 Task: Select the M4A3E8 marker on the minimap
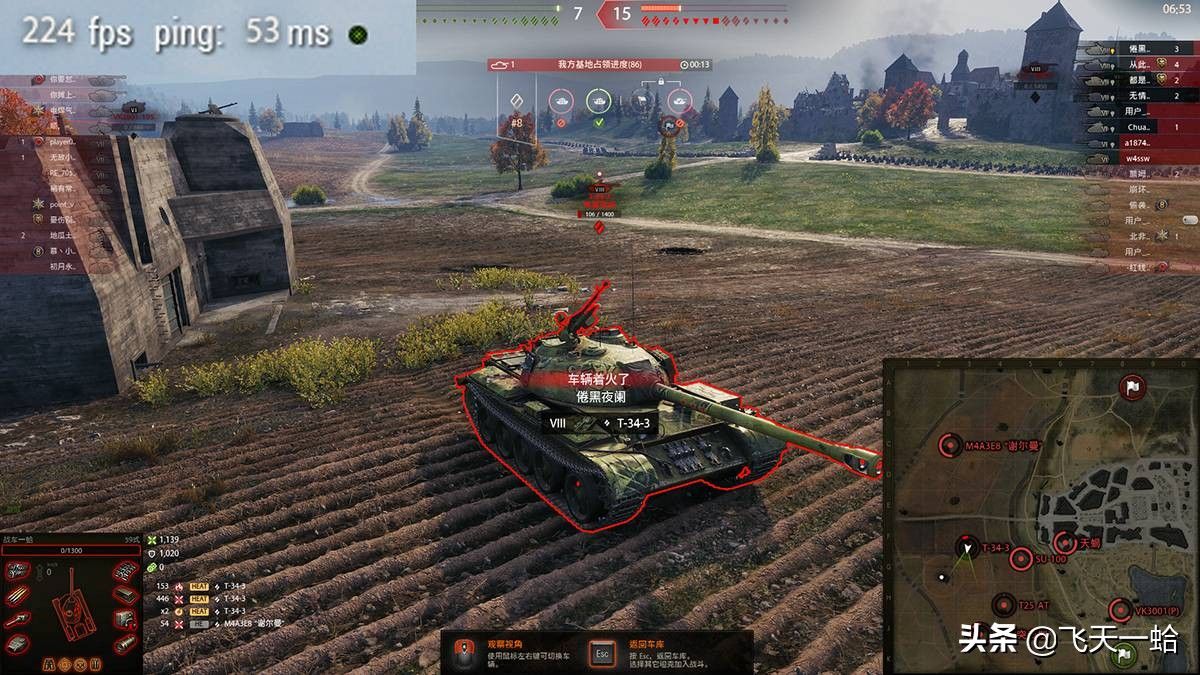[x=950, y=446]
